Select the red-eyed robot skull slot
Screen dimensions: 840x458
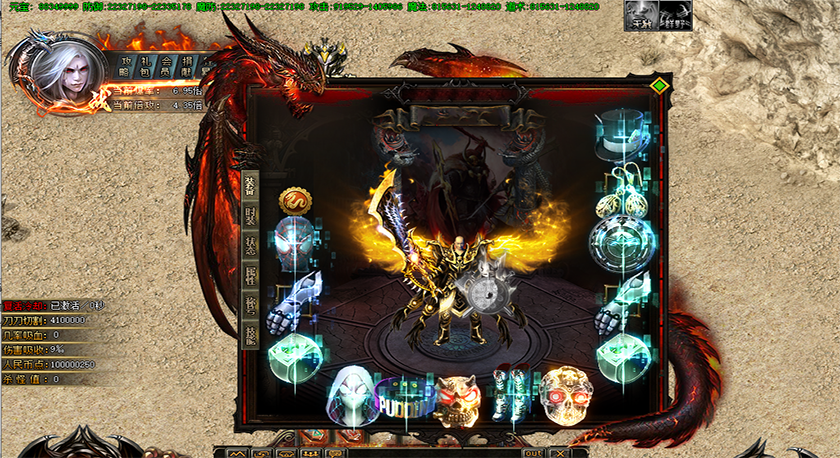[565, 394]
